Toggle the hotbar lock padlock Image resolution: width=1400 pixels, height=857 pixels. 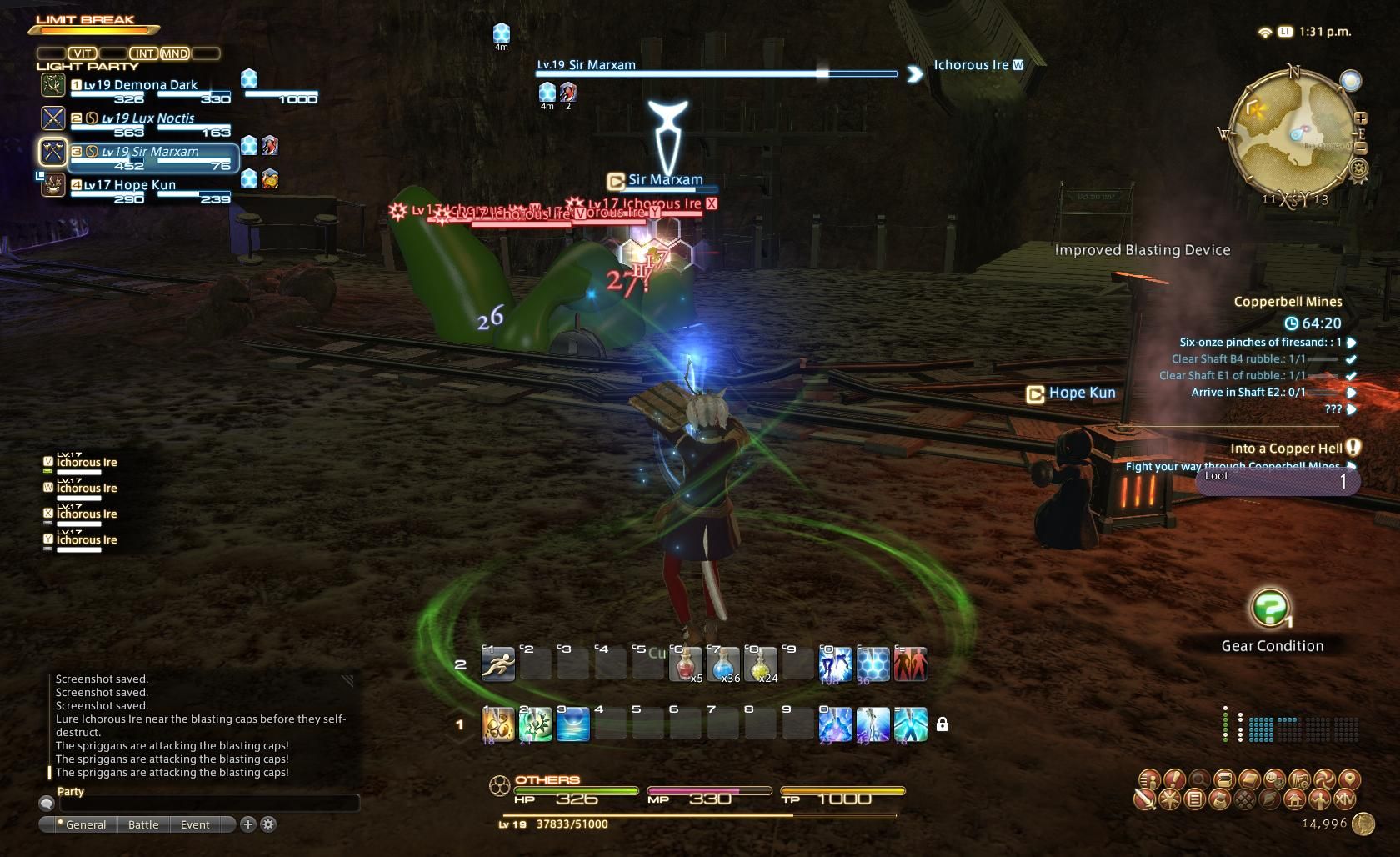942,724
